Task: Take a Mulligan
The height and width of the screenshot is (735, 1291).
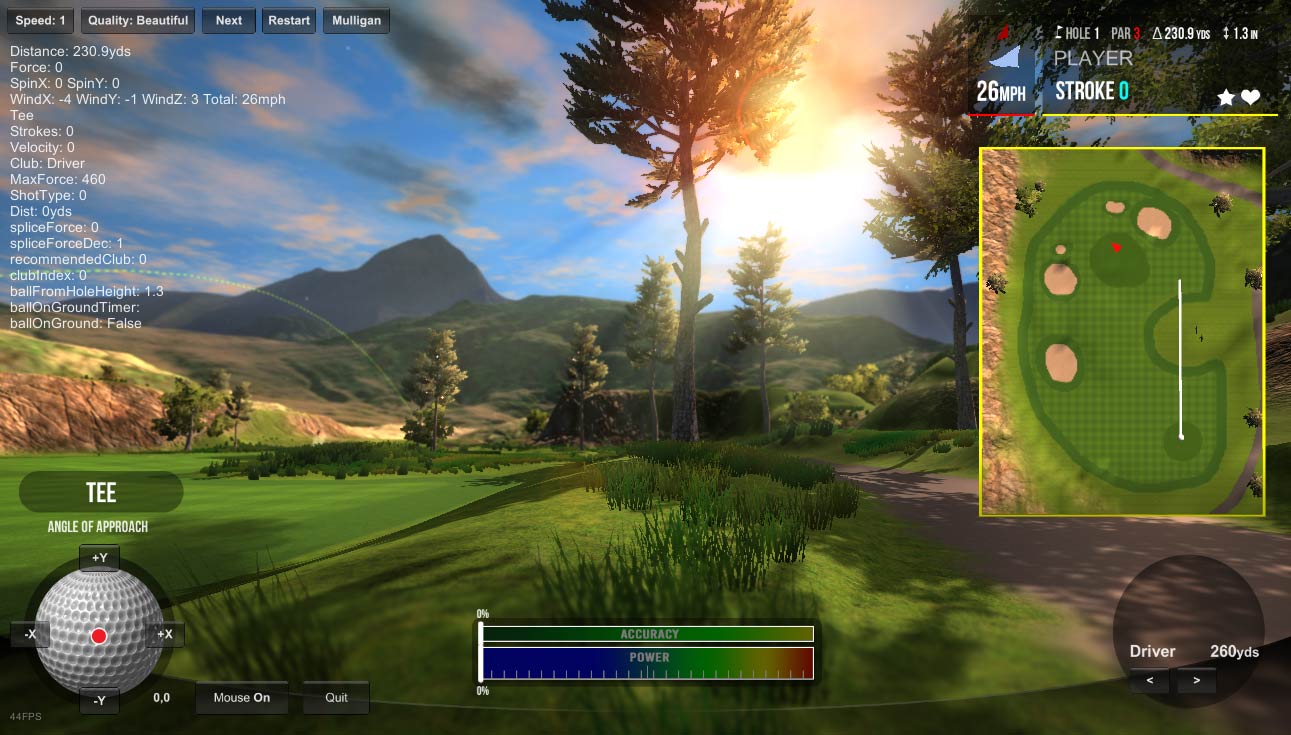Action: click(356, 20)
